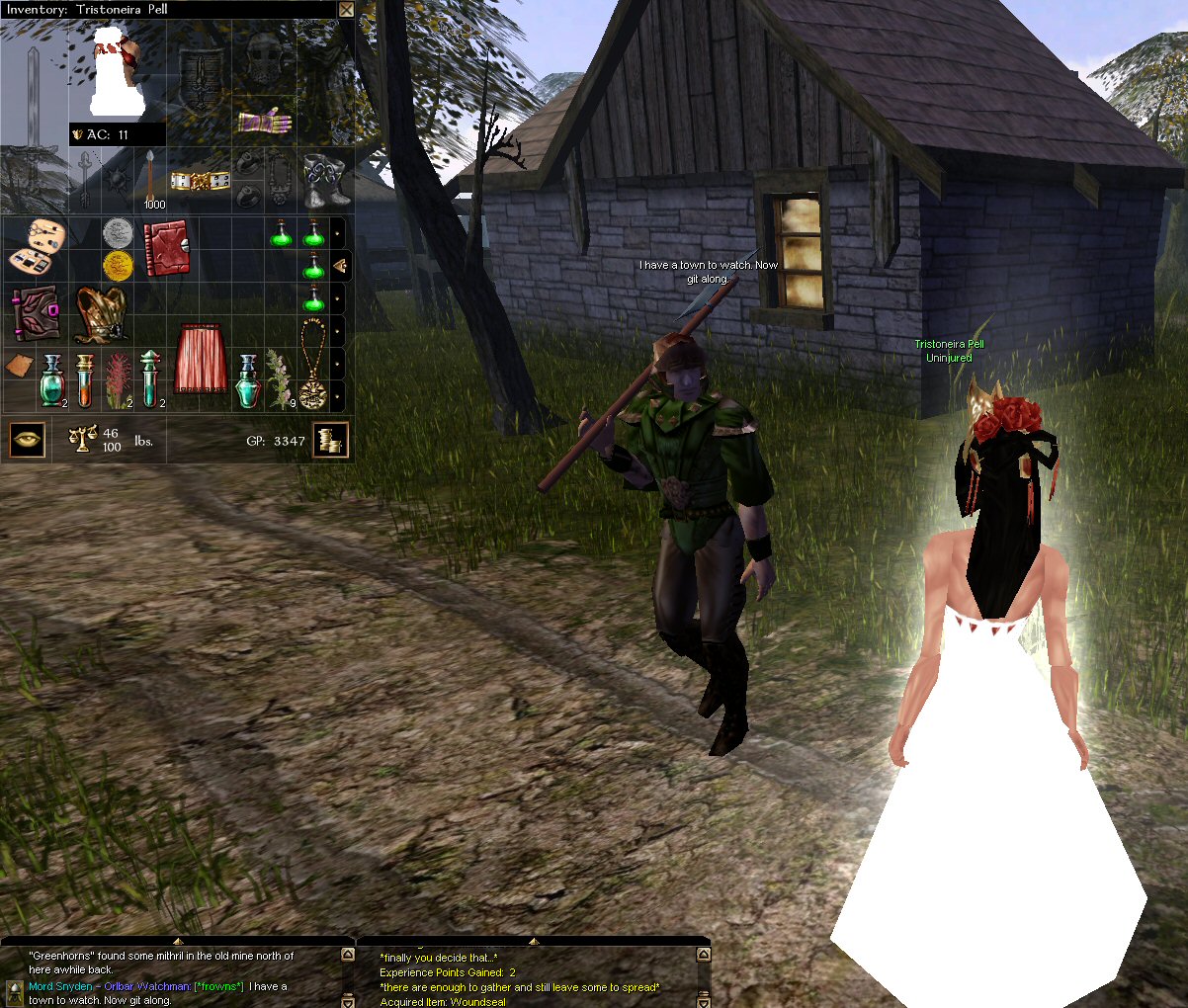Select the equipped purple striped gloves
This screenshot has height=1008, width=1188.
click(265, 123)
